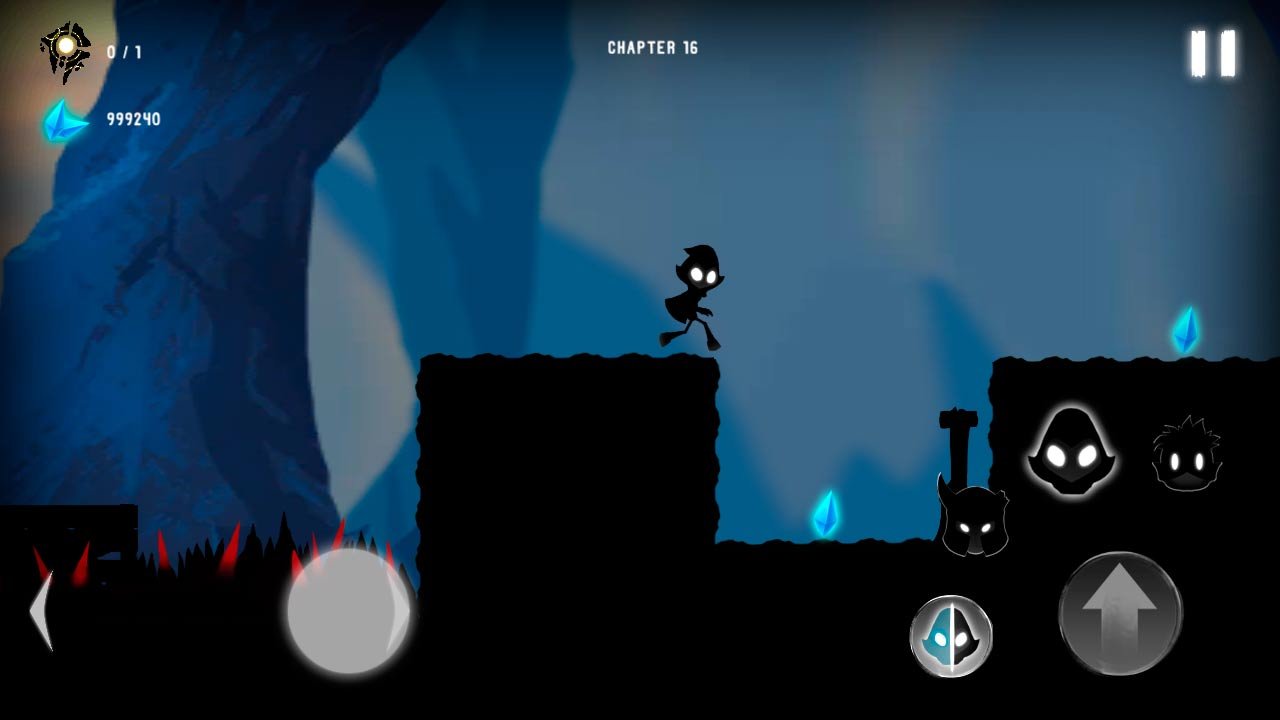The image size is (1280, 720).
Task: Tap the character swap half-face button
Action: 951,636
